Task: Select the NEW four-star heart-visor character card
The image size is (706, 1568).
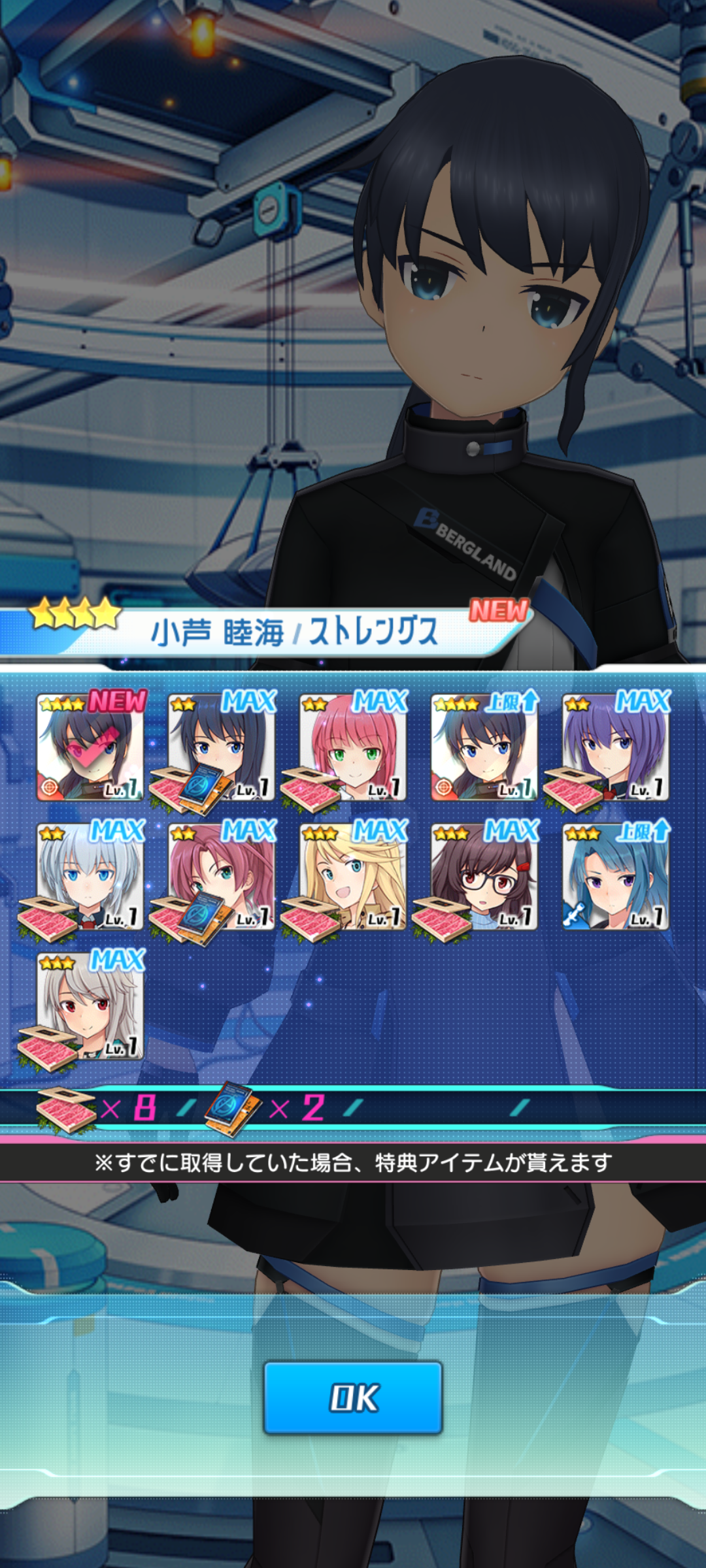Action: (90, 747)
